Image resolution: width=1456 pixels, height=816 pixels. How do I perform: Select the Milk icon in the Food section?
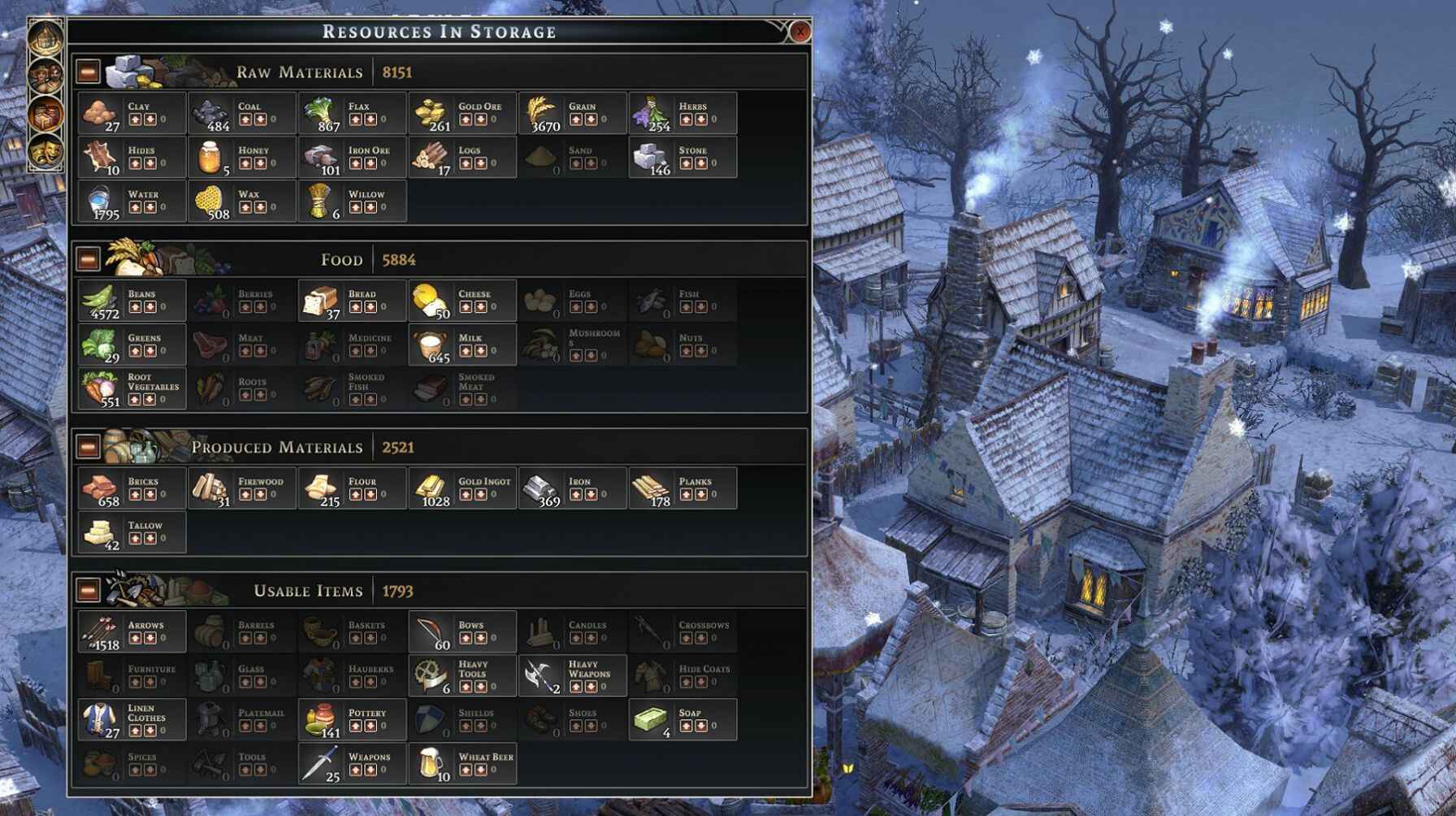coord(429,345)
